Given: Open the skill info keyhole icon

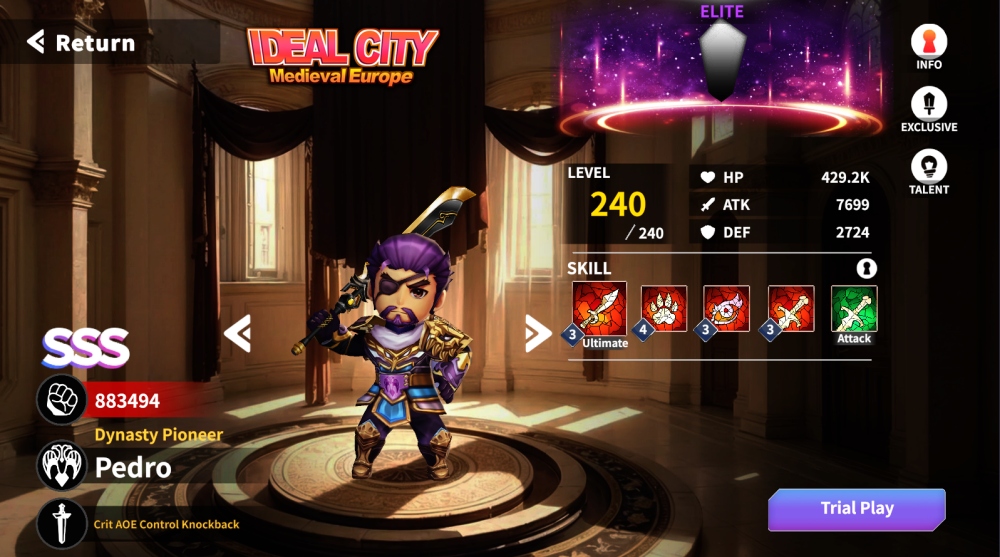Looking at the screenshot, I should (866, 268).
